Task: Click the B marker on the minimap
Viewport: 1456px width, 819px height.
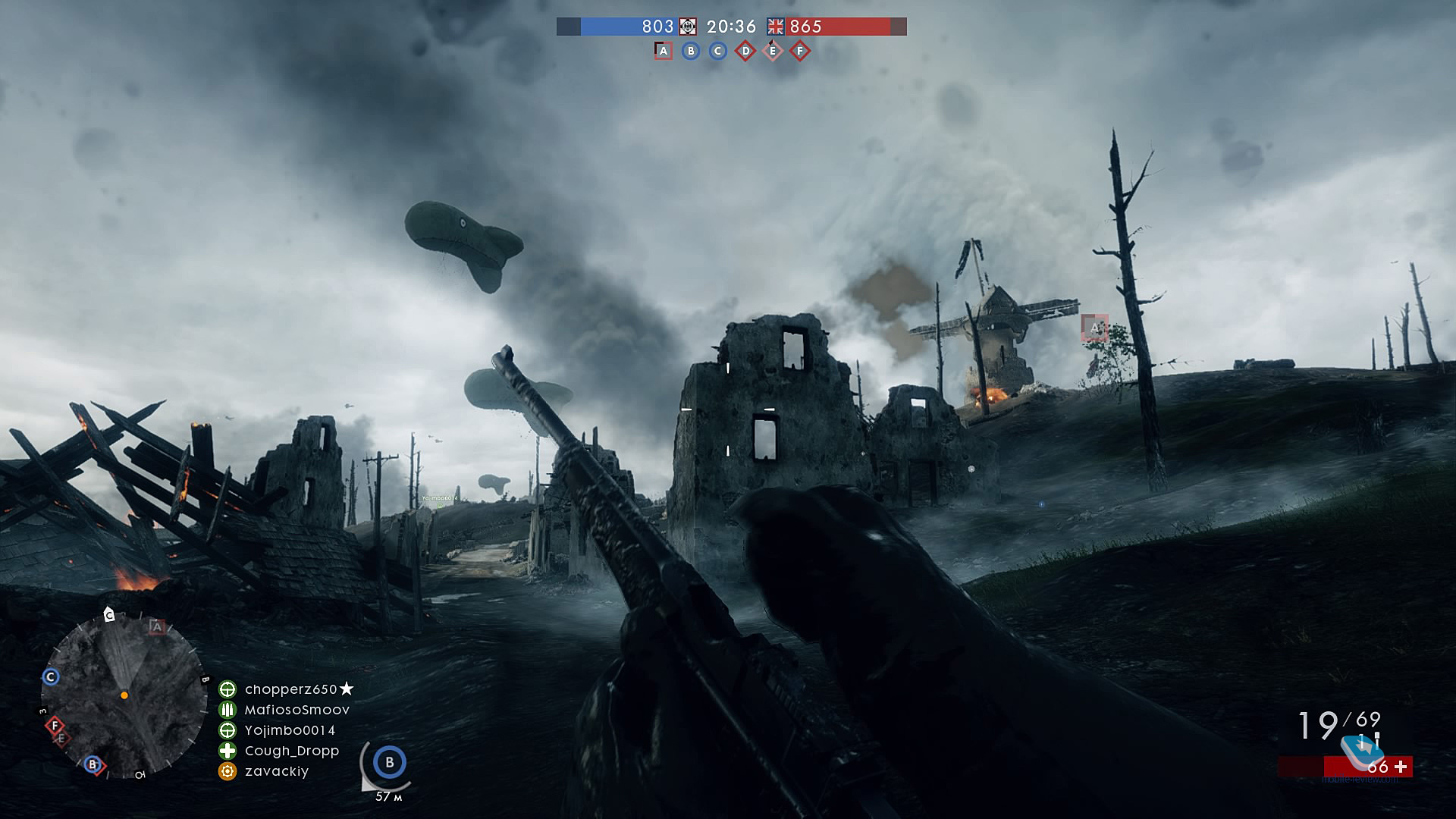Action: (93, 764)
